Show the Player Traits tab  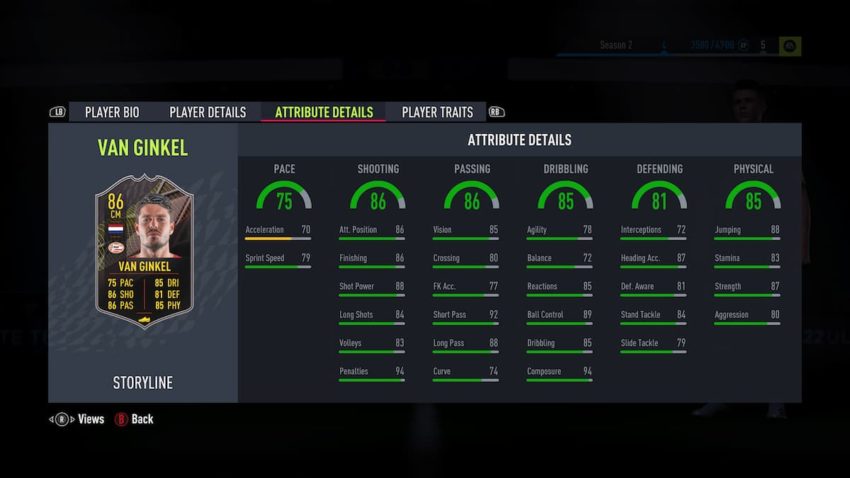(x=437, y=112)
